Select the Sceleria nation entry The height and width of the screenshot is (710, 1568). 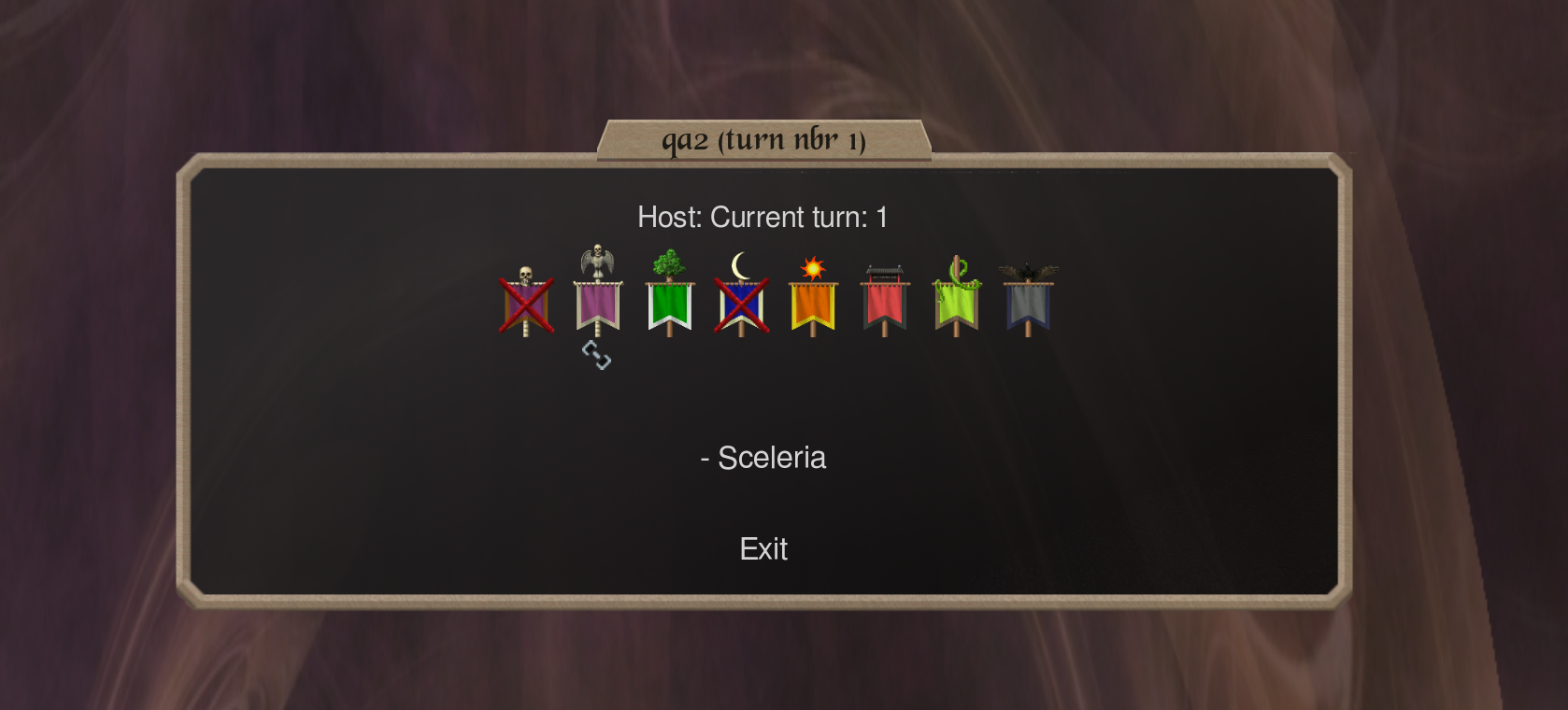pos(763,458)
